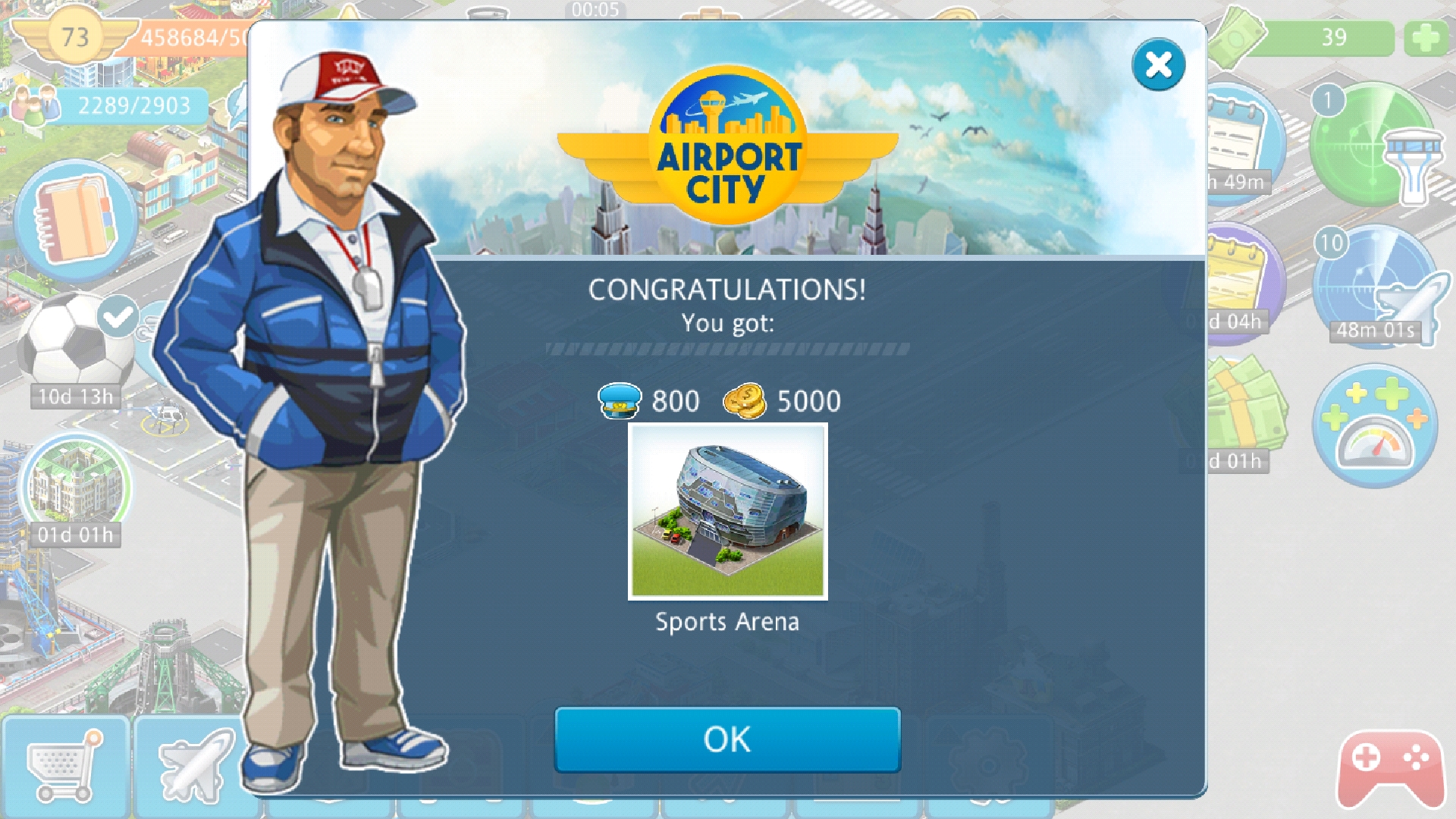The height and width of the screenshot is (819, 1456).
Task: Open the shopping cart store button
Action: pos(65,767)
